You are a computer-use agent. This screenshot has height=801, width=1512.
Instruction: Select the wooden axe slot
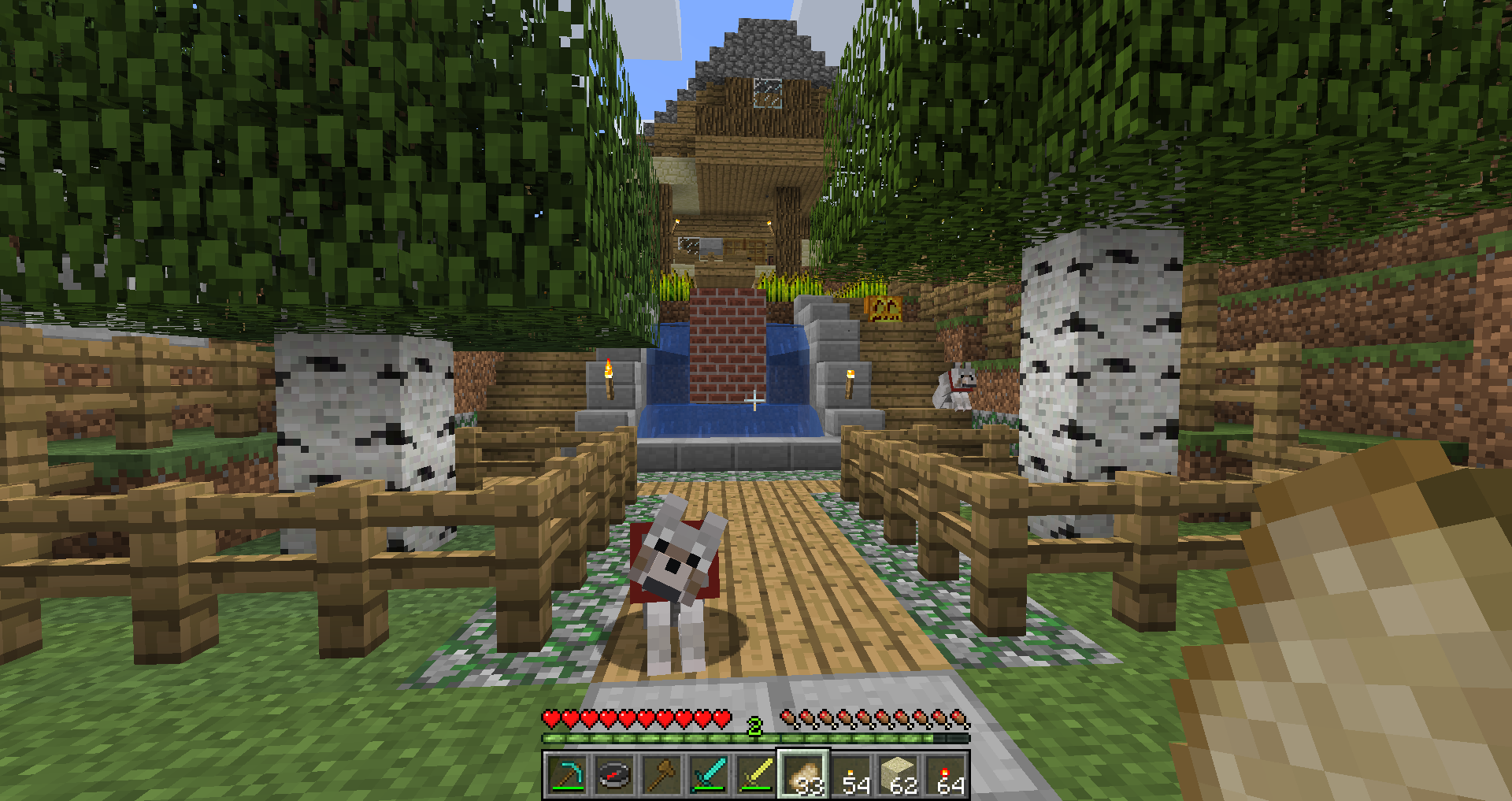[661, 775]
